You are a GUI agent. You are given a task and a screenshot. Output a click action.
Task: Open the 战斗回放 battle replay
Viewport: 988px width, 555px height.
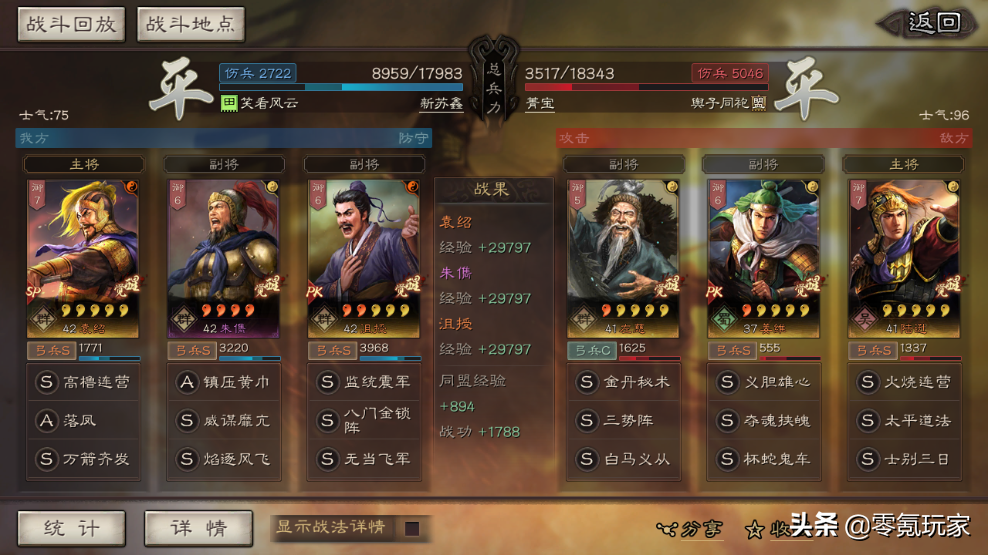point(71,25)
